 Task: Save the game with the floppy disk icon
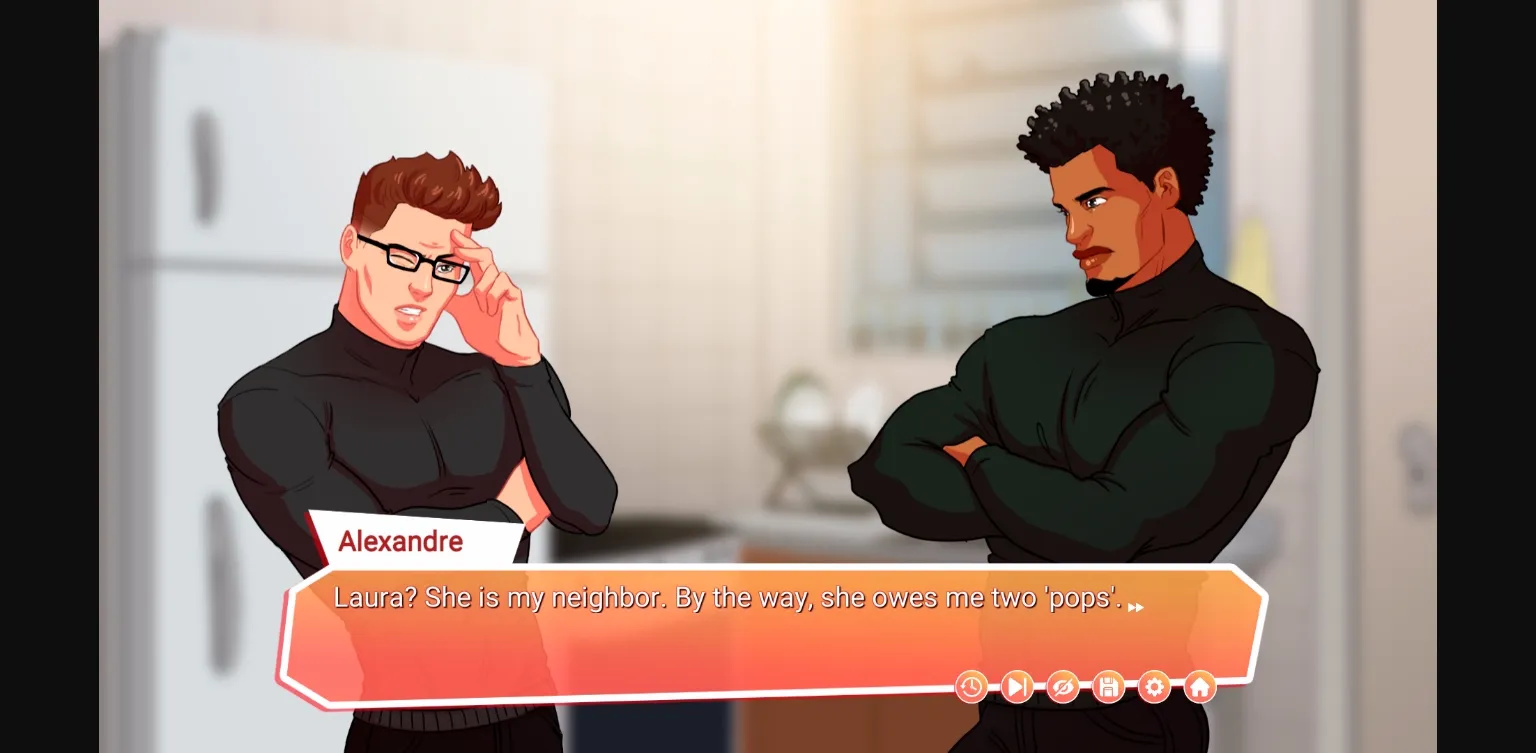coord(1108,687)
